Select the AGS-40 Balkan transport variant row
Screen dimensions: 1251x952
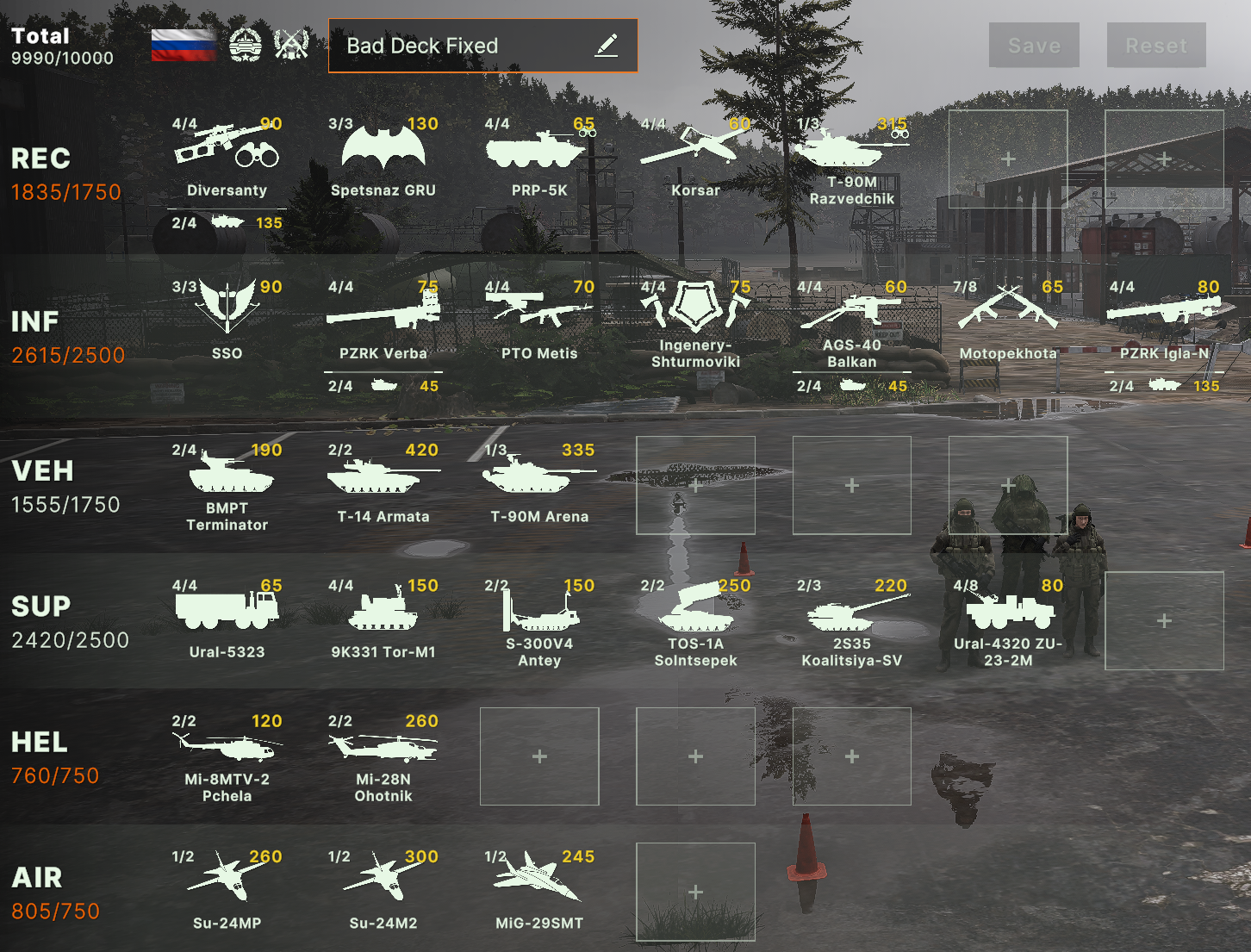tap(853, 385)
